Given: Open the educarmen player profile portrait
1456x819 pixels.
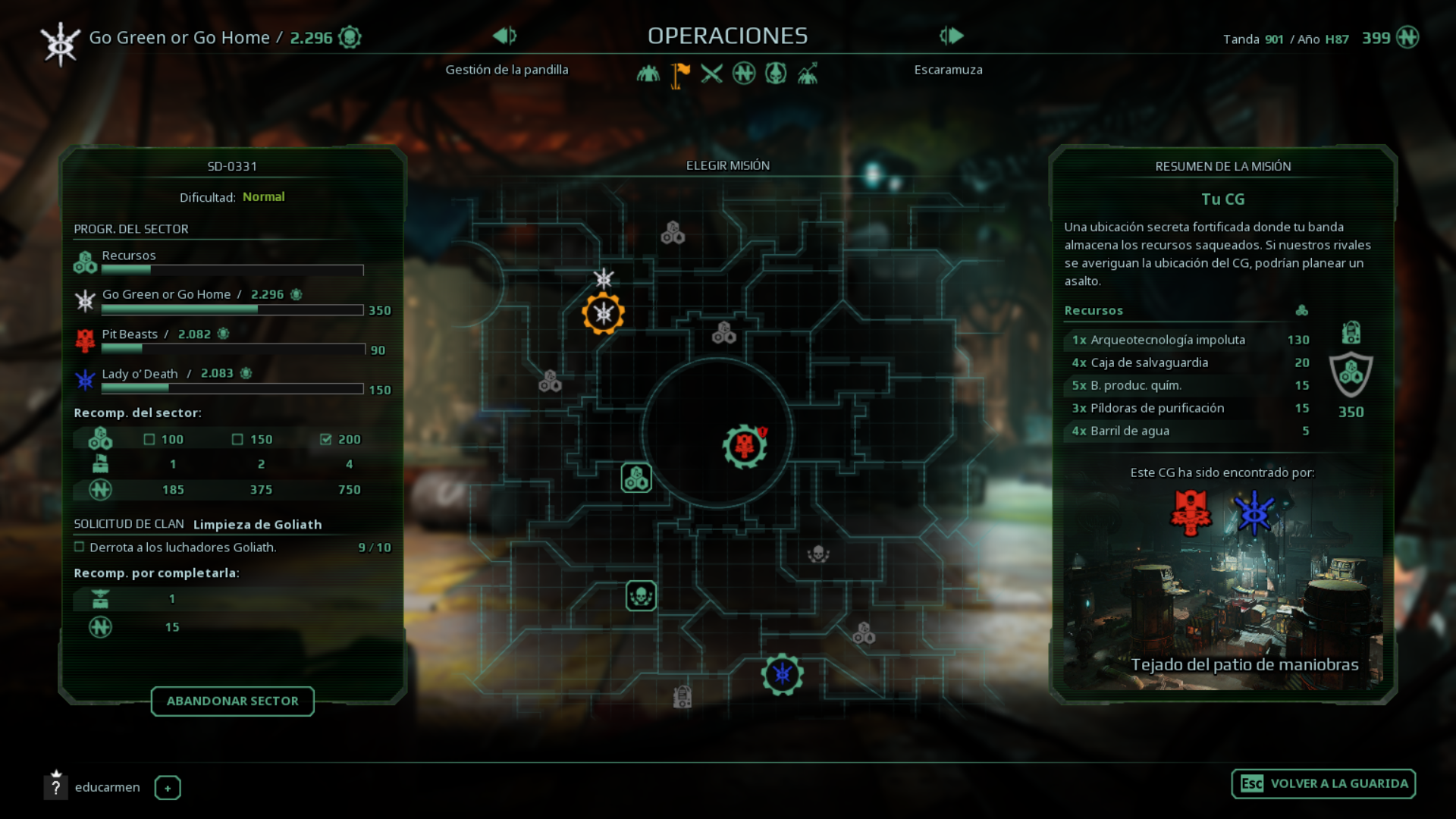Looking at the screenshot, I should (56, 786).
